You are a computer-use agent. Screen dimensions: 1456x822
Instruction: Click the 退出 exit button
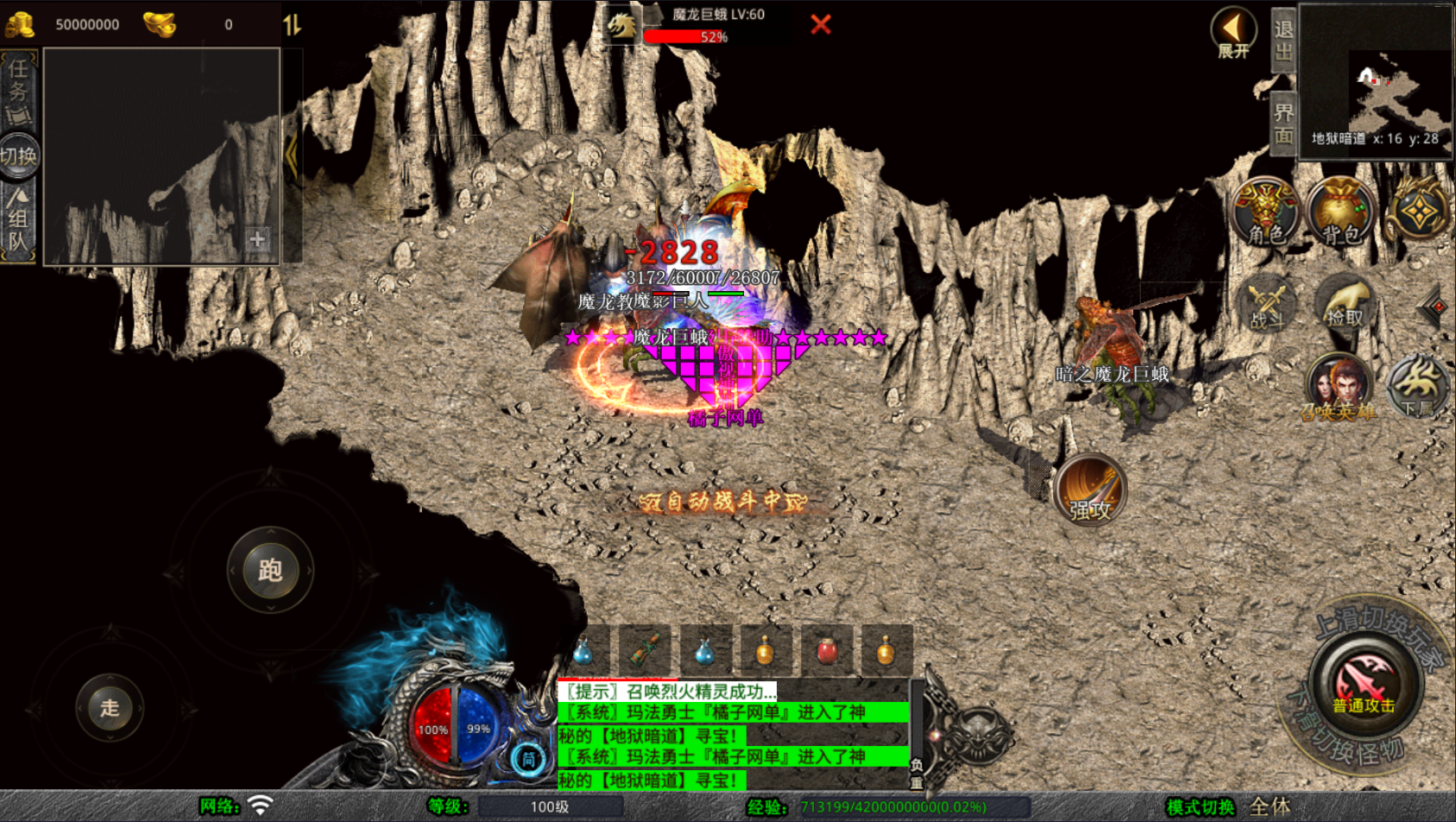[1283, 41]
